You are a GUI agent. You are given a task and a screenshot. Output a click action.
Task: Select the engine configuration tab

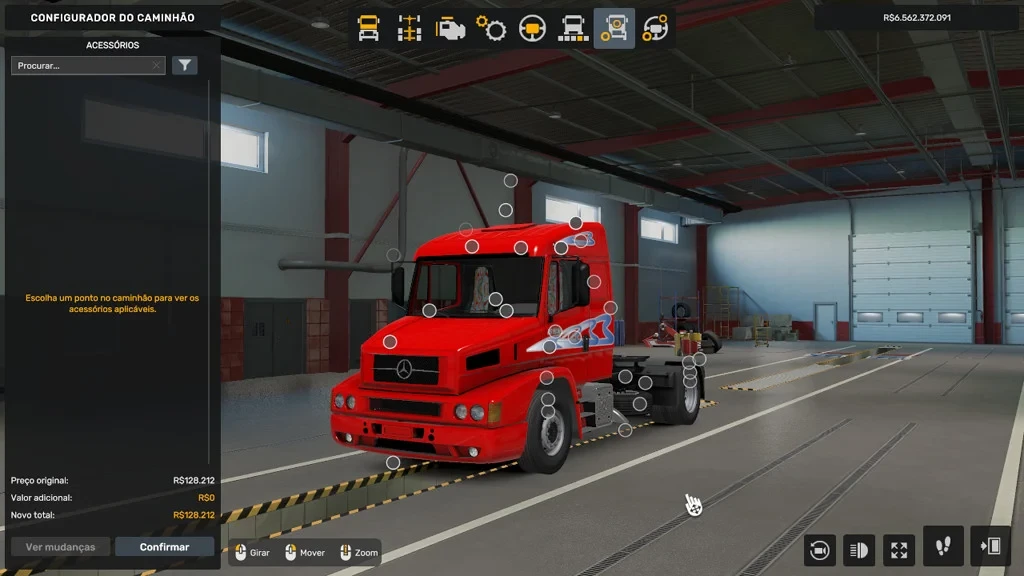450,28
